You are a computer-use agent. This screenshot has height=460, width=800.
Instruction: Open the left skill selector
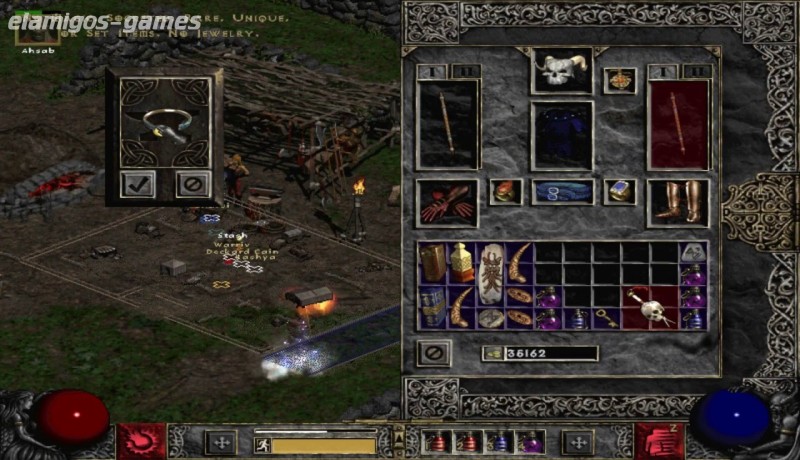coord(140,441)
